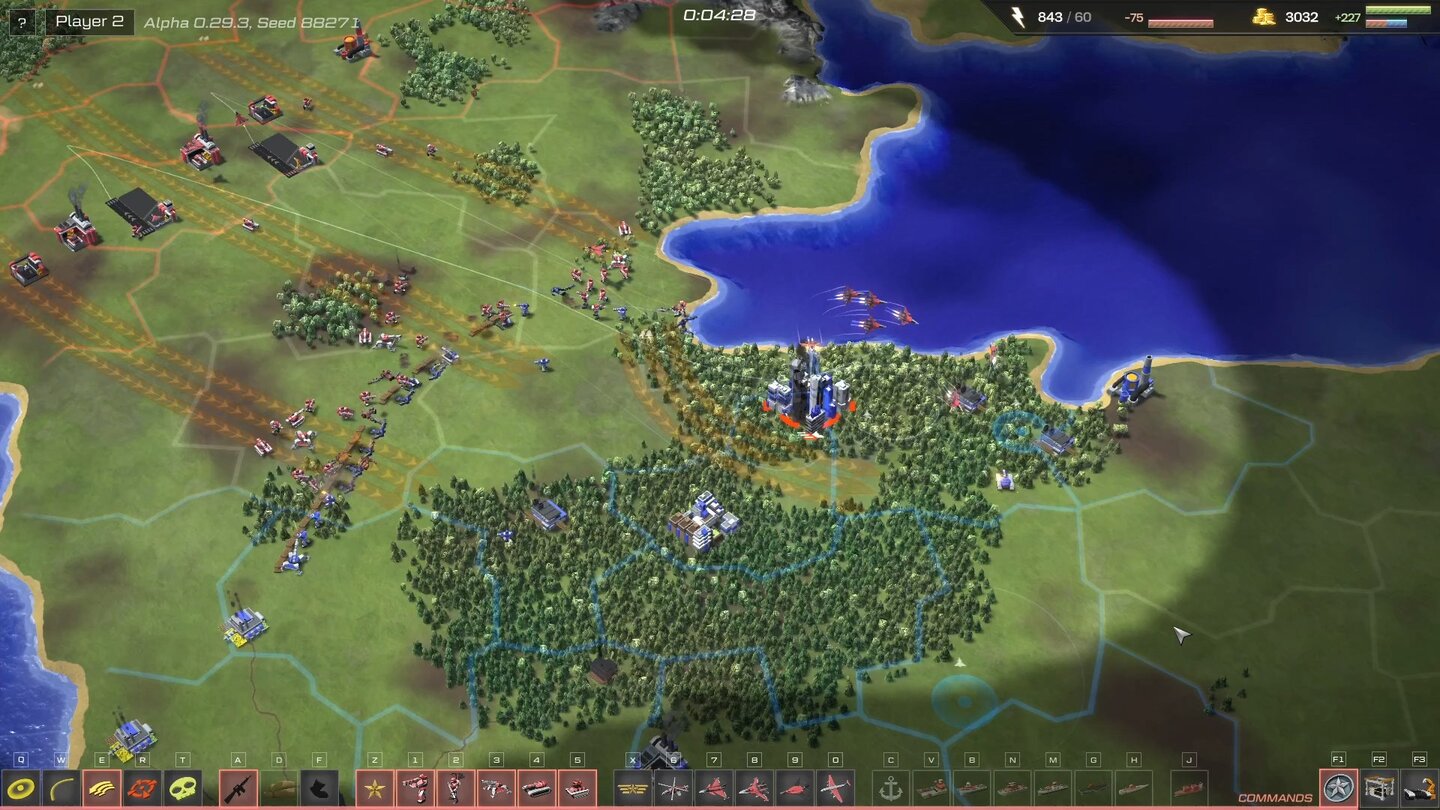Select the boot icon on hotkey F
The height and width of the screenshot is (810, 1440).
317,787
